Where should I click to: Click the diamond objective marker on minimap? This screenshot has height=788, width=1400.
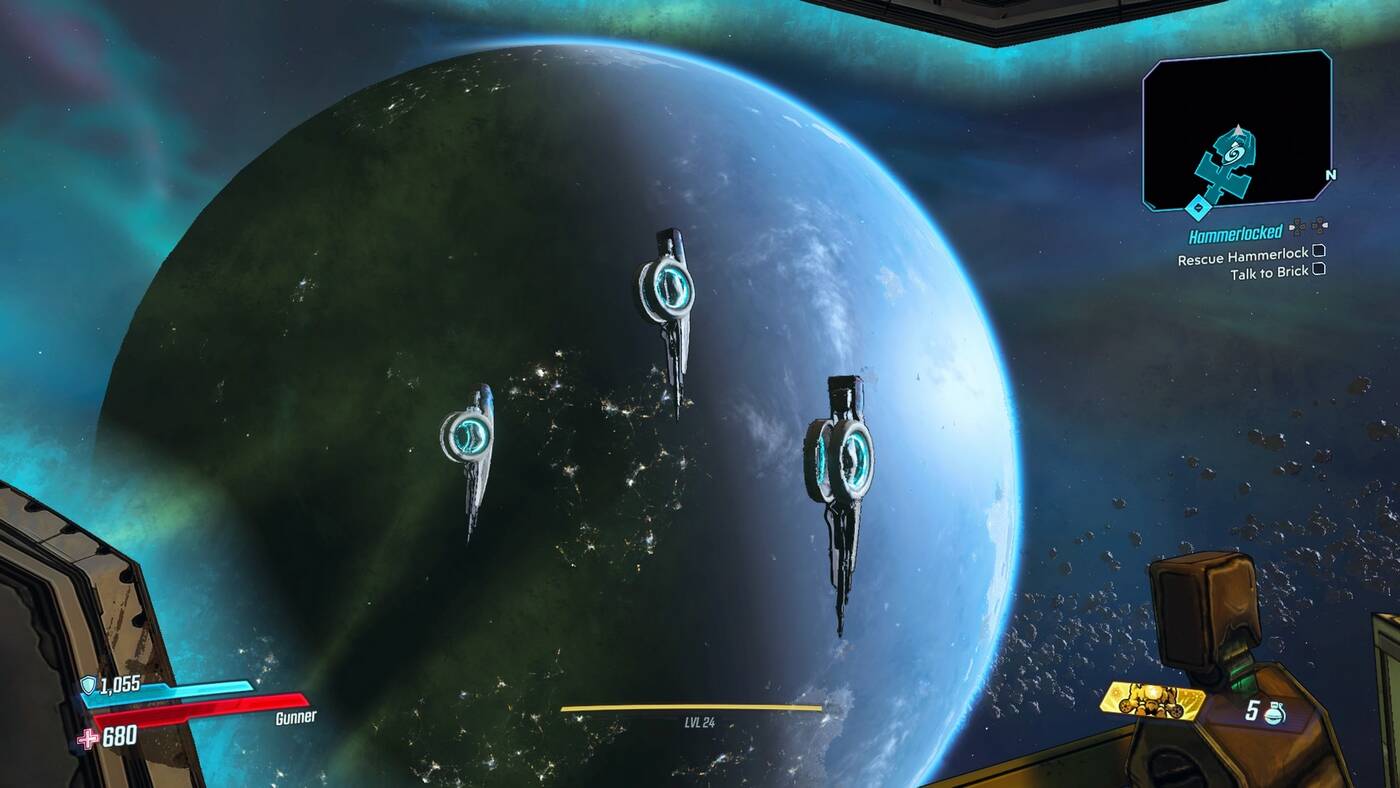coord(1195,207)
